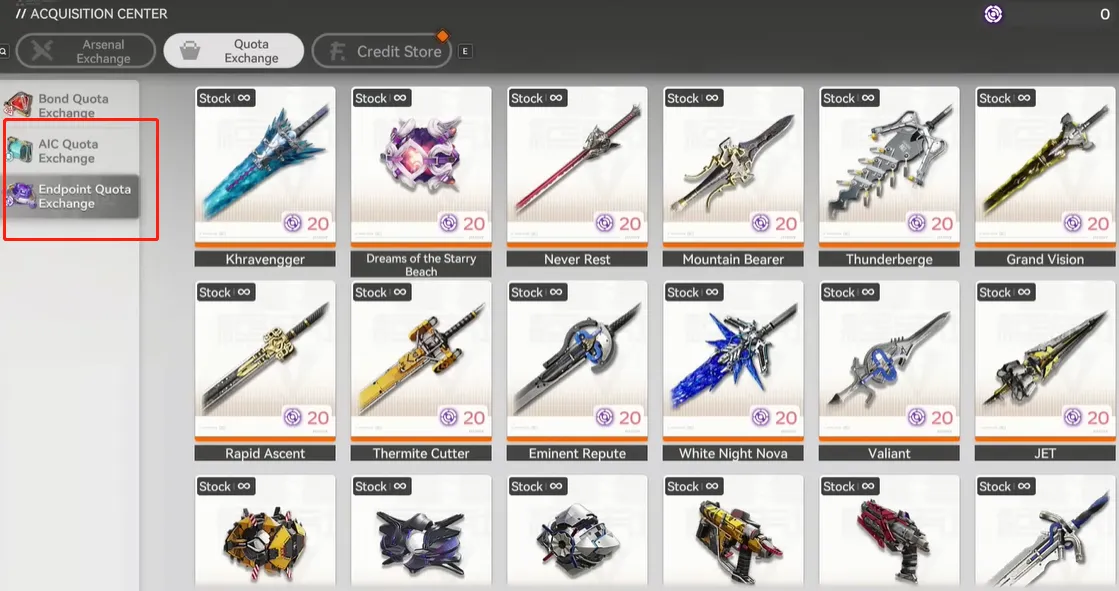Choose the Bond Quota Exchange category
This screenshot has width=1119, height=591.
[x=70, y=106]
